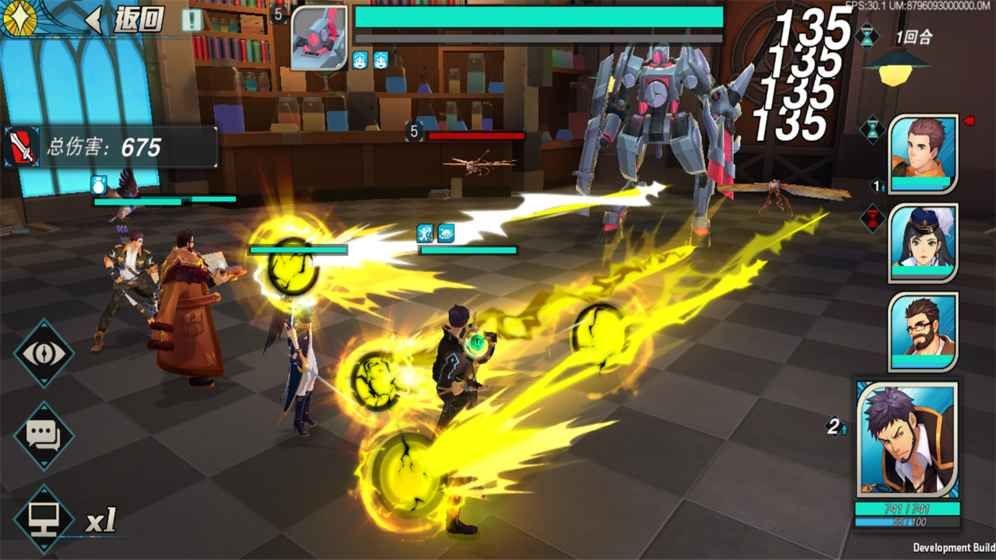Select the bearded man with glasses portrait
Screen dimensions: 996x560
[922, 332]
